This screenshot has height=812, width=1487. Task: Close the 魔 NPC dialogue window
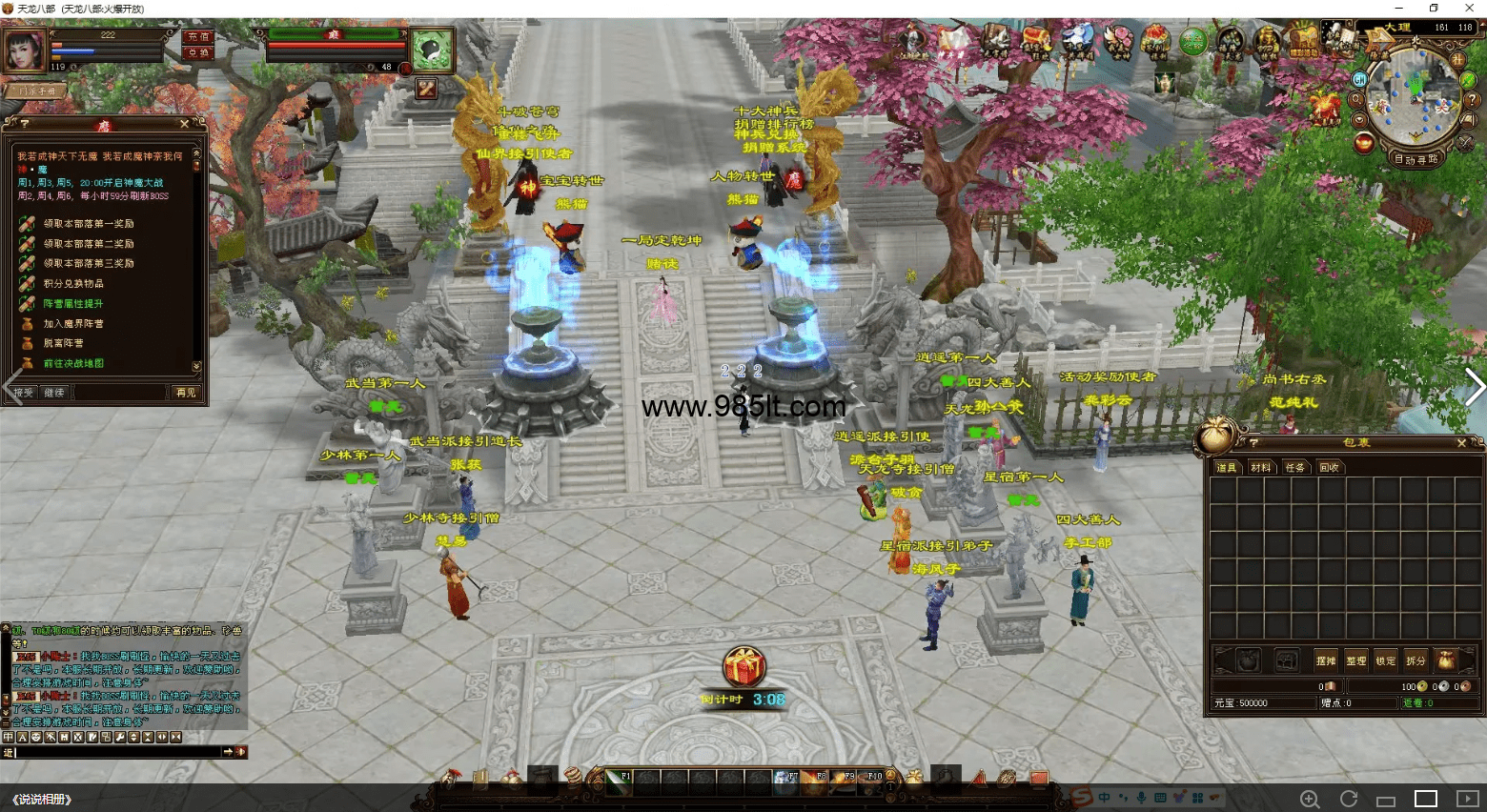pyautogui.click(x=184, y=124)
